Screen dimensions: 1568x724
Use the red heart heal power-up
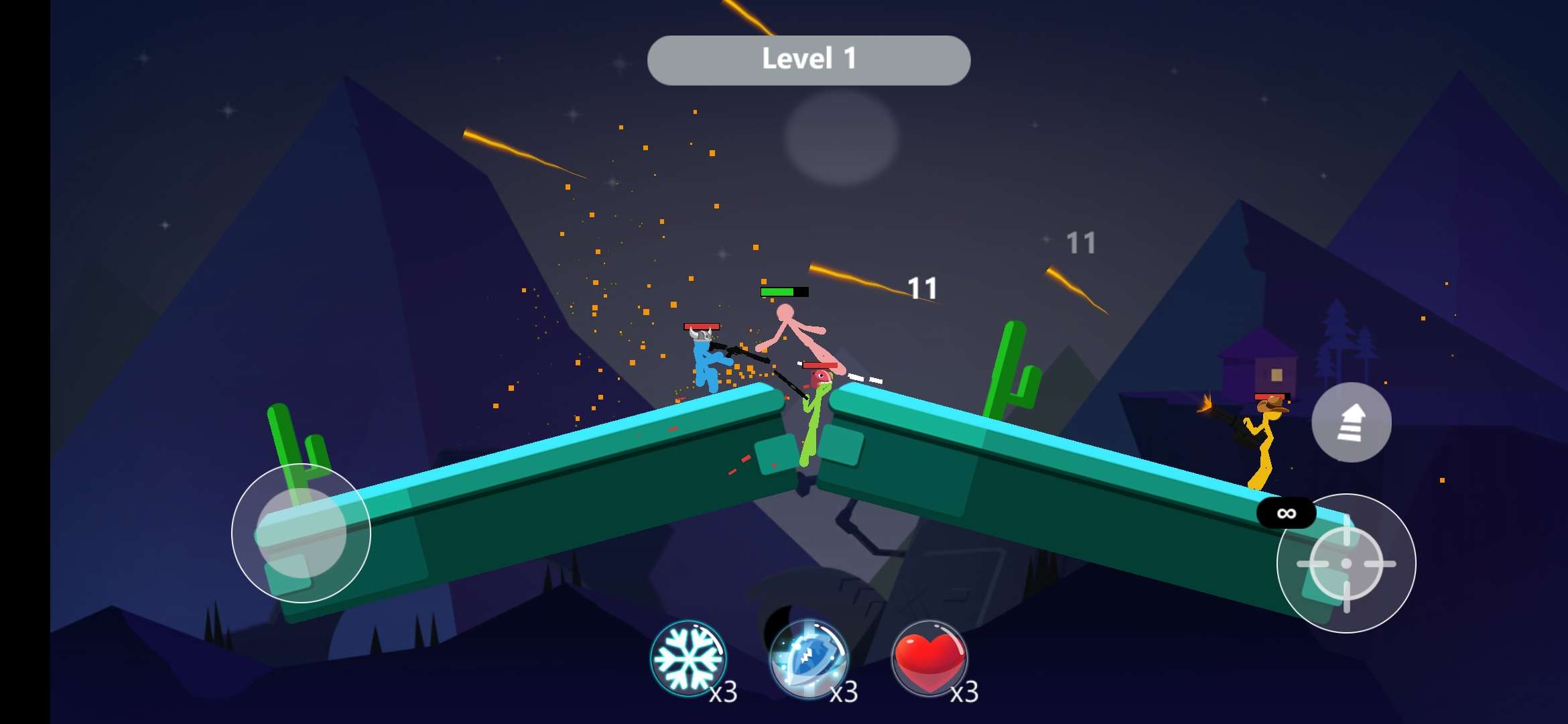(929, 658)
